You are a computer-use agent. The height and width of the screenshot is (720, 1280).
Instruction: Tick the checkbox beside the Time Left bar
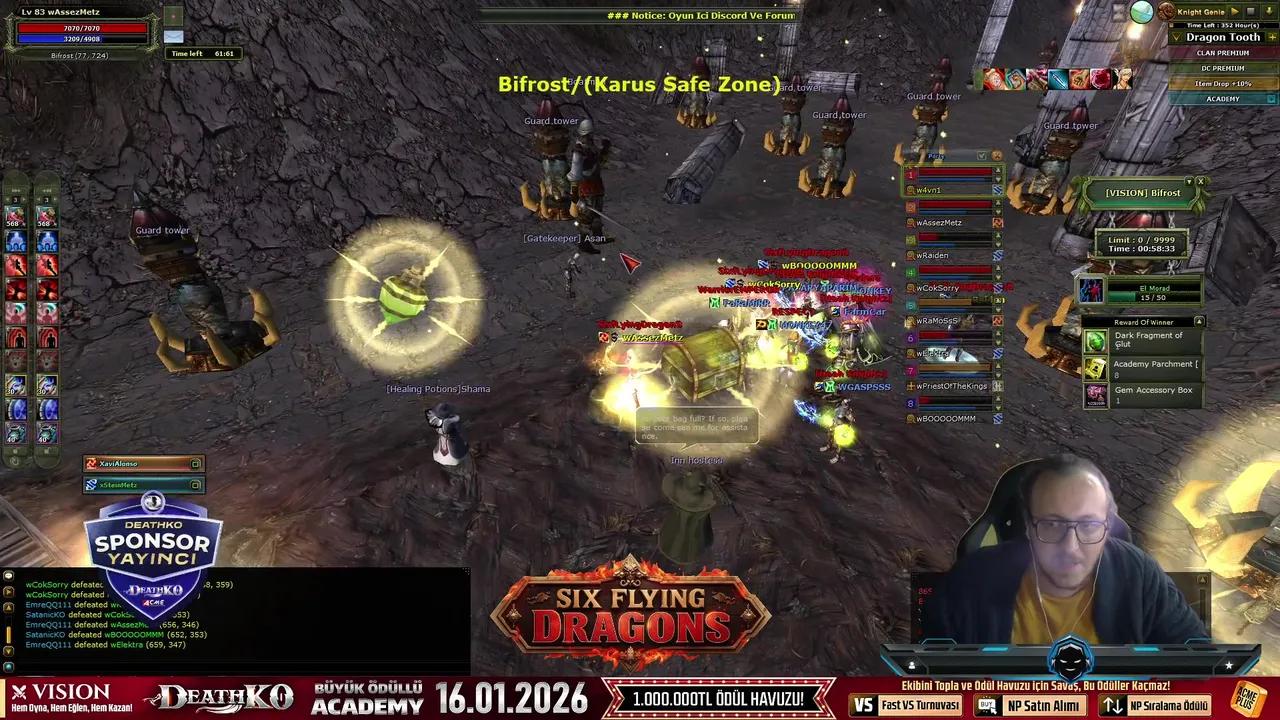(1171, 25)
